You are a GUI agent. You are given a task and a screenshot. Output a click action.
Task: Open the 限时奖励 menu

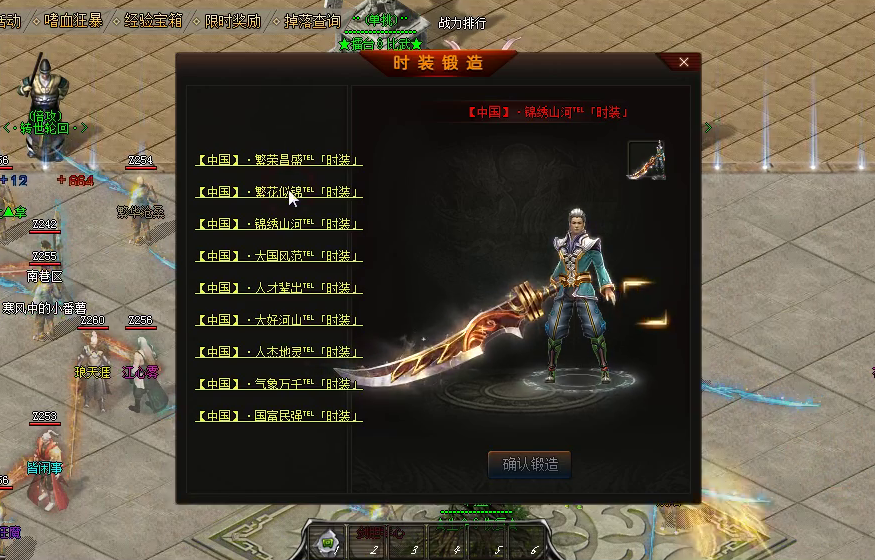pos(232,21)
